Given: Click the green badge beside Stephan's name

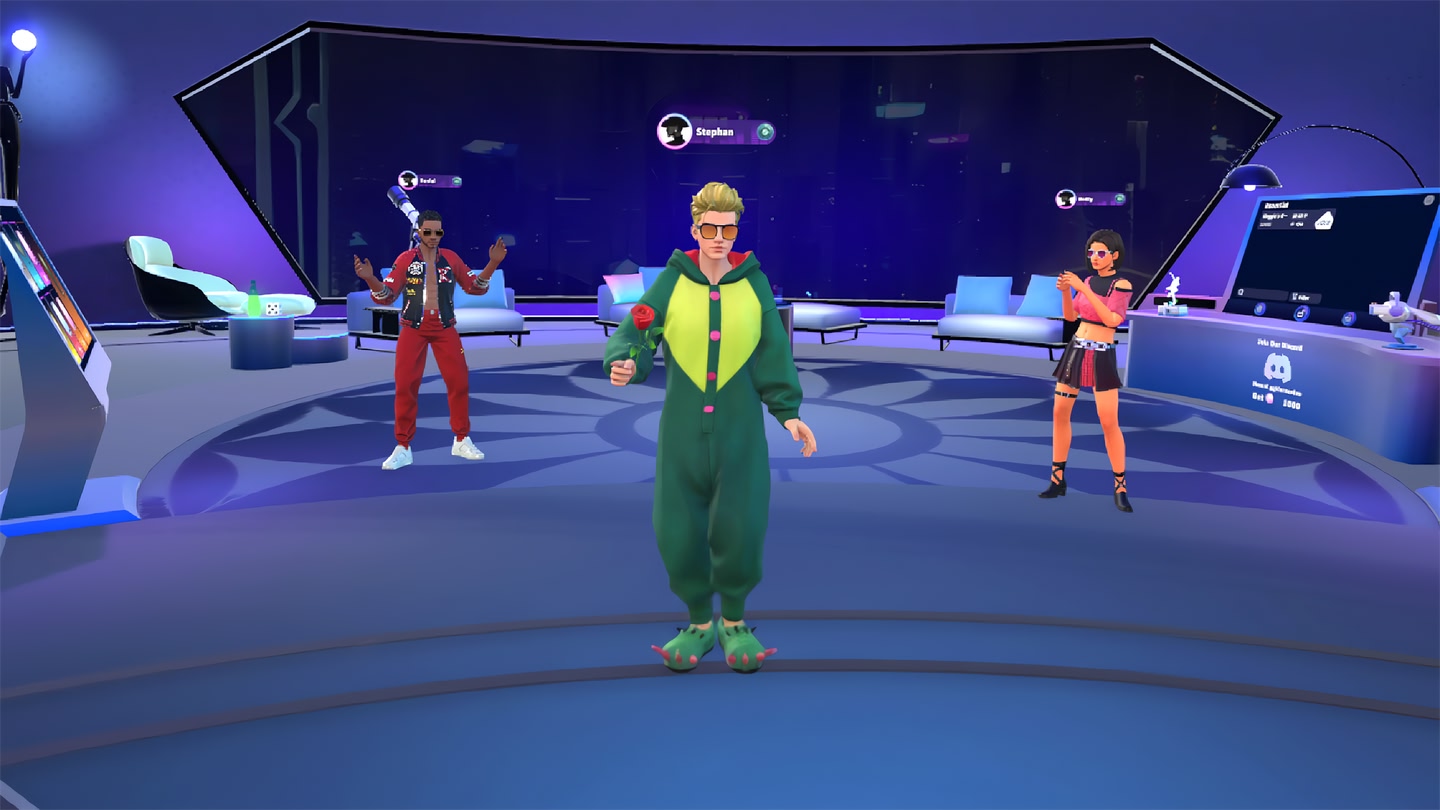Looking at the screenshot, I should [x=765, y=132].
